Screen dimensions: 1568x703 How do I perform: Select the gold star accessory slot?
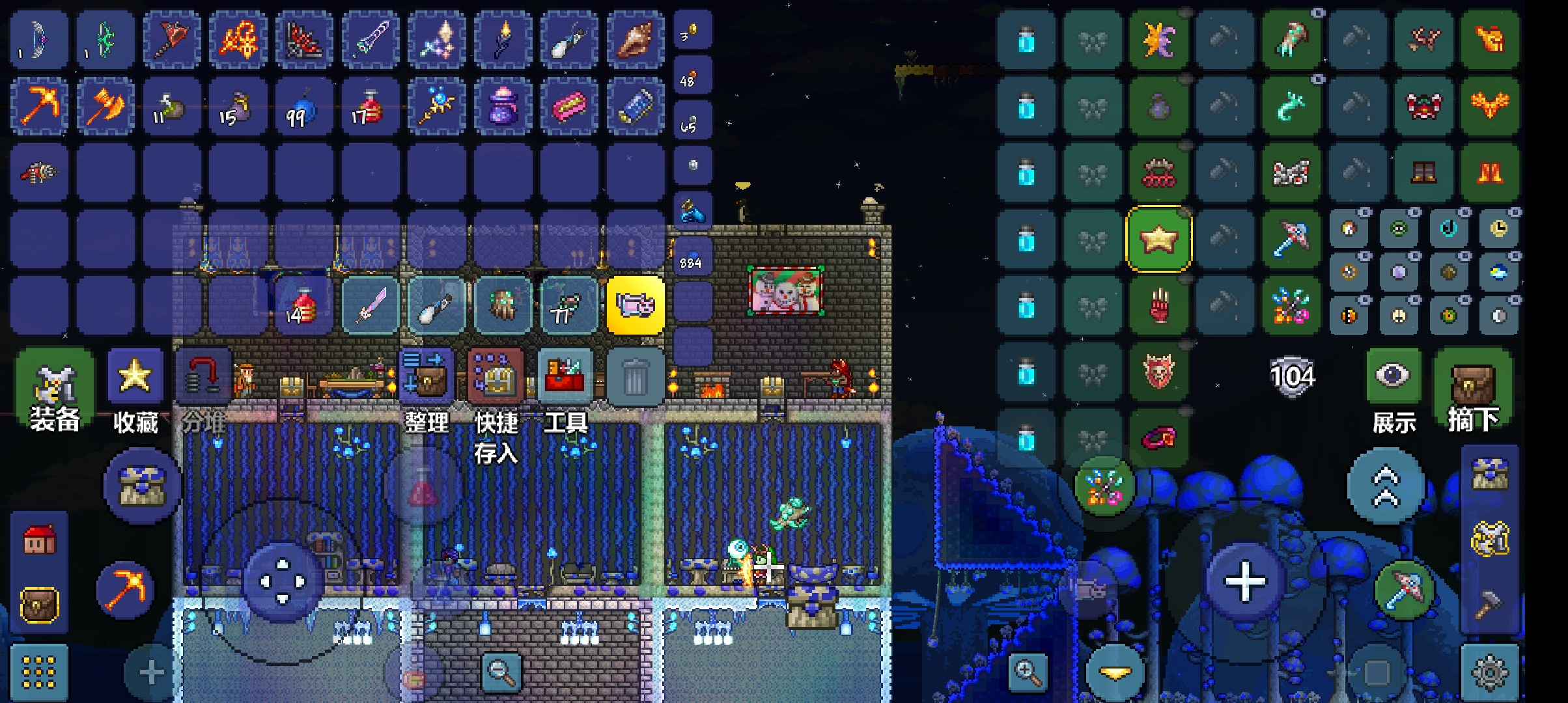[1158, 239]
